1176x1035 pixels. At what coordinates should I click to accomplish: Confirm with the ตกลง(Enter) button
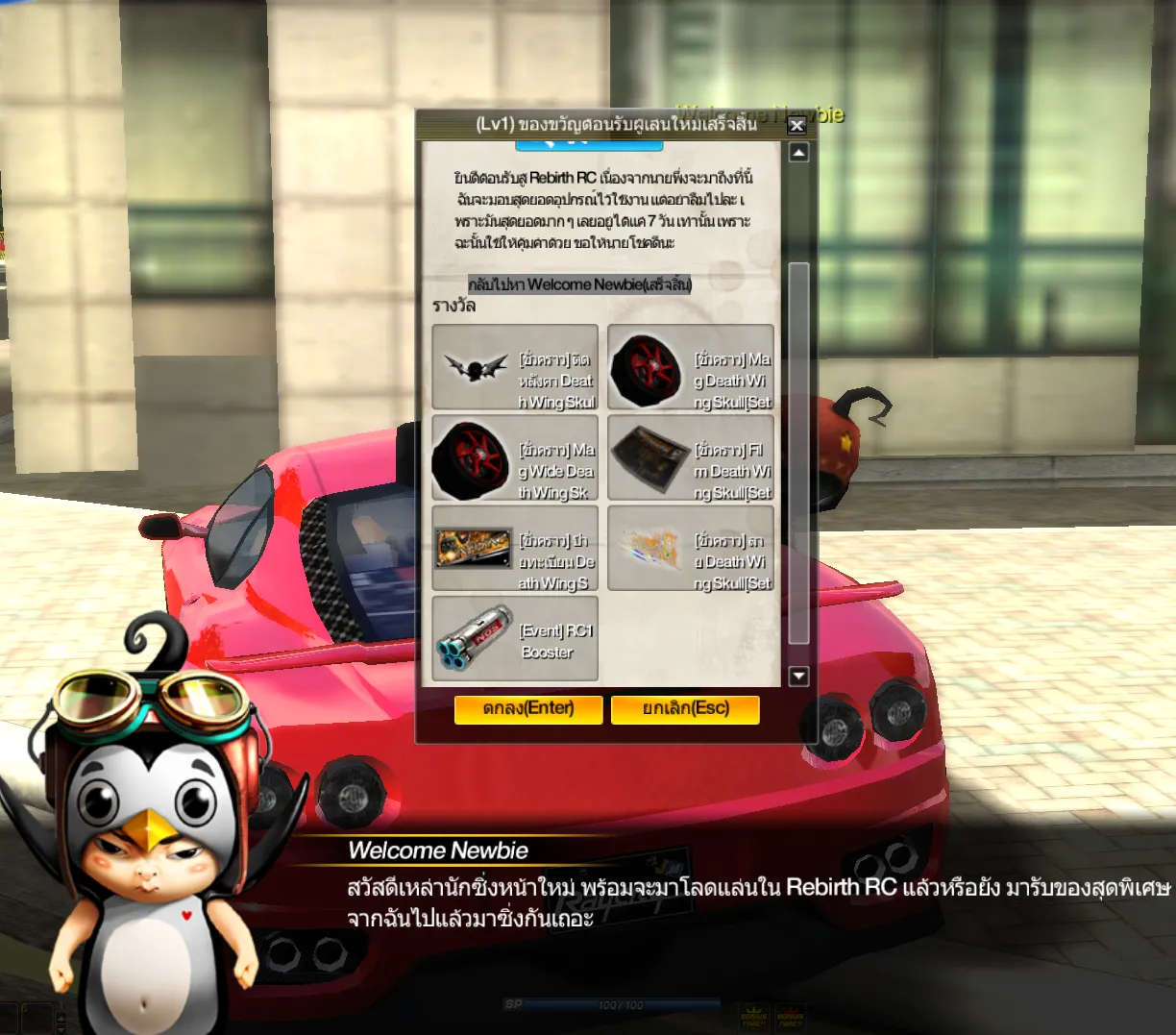528,709
